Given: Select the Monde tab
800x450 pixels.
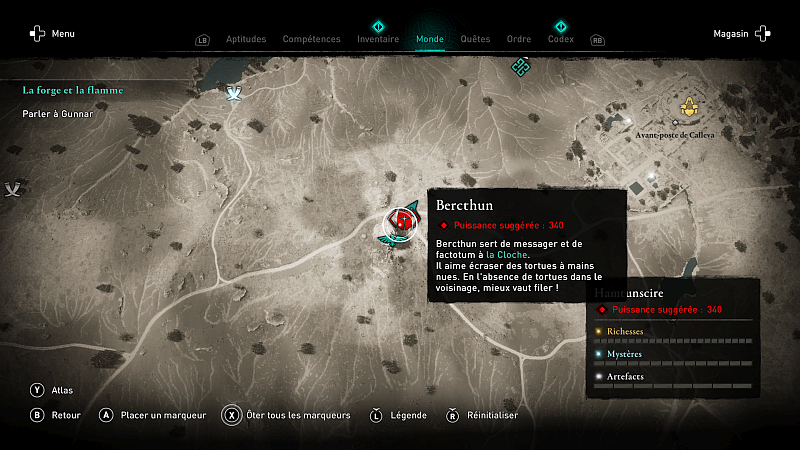Looking at the screenshot, I should pos(430,39).
